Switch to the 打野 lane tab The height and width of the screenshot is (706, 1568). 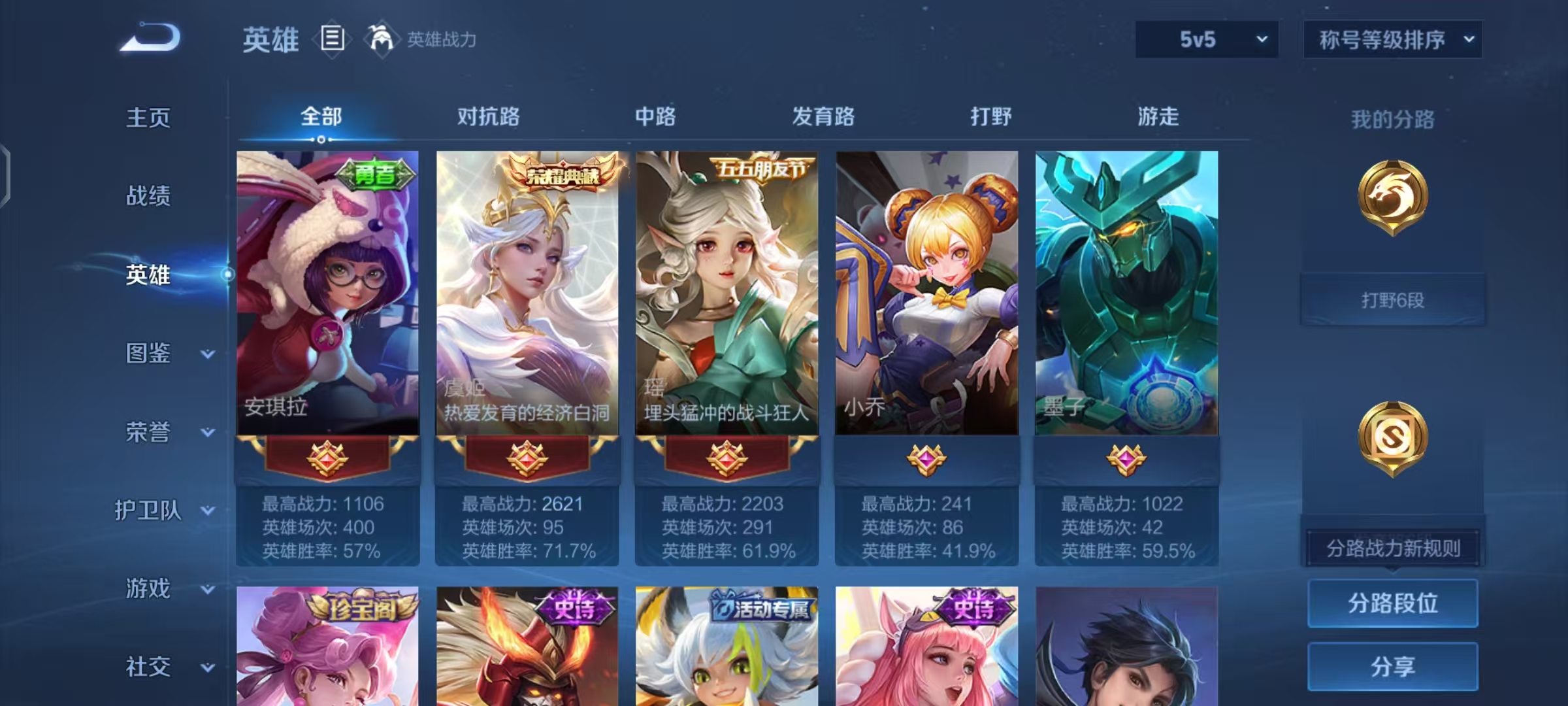tap(991, 118)
